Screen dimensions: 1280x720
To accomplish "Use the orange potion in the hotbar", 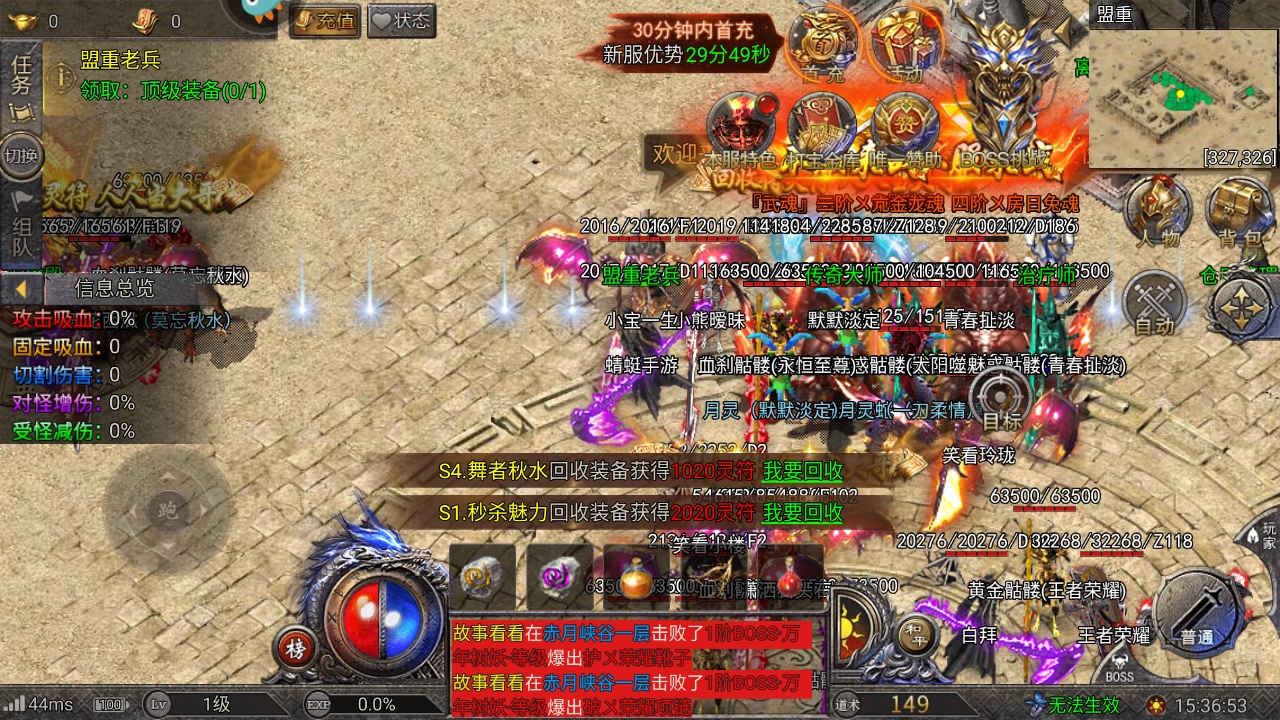I will click(636, 578).
